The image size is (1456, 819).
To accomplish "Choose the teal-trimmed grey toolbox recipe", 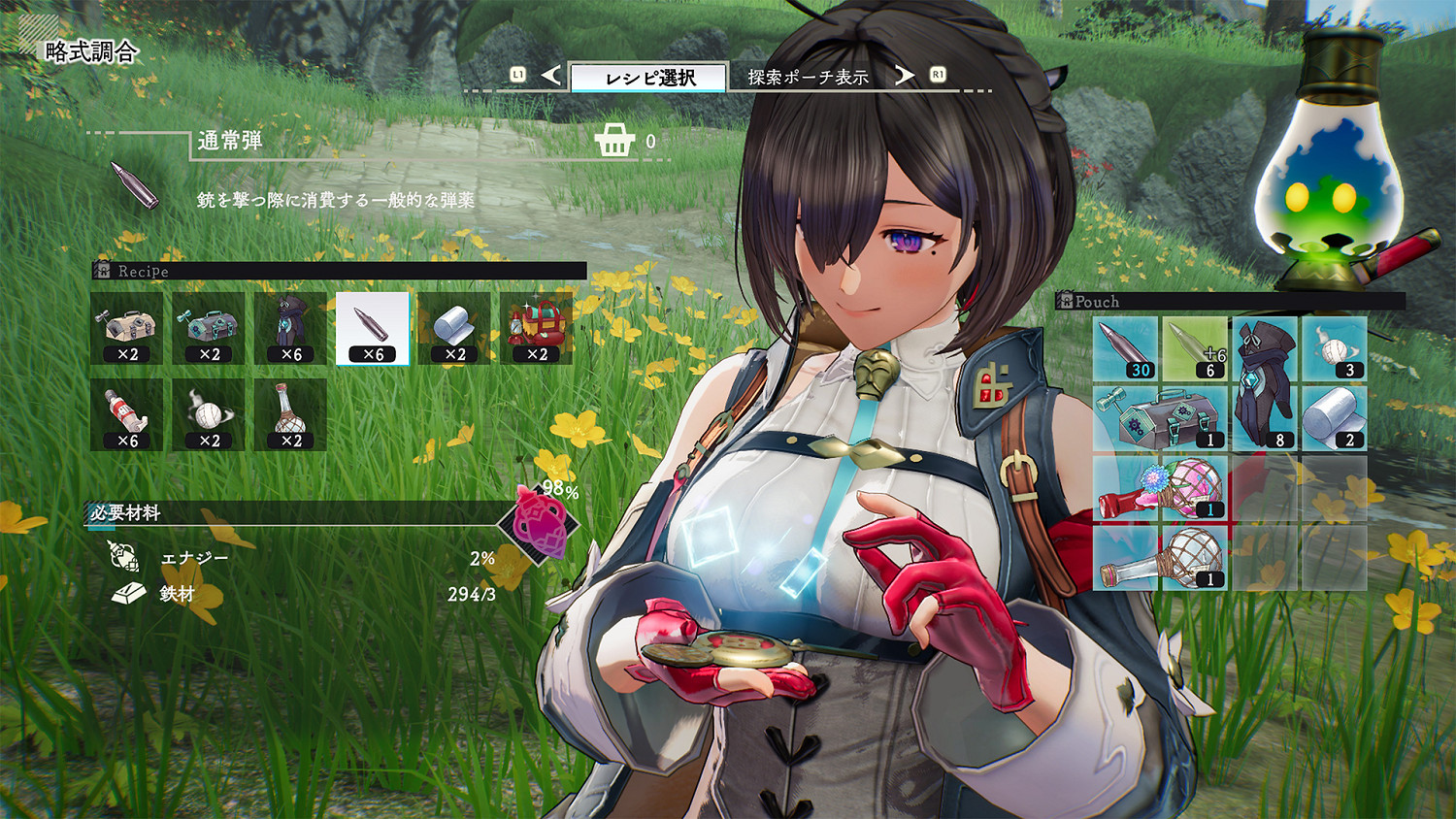I will 209,328.
